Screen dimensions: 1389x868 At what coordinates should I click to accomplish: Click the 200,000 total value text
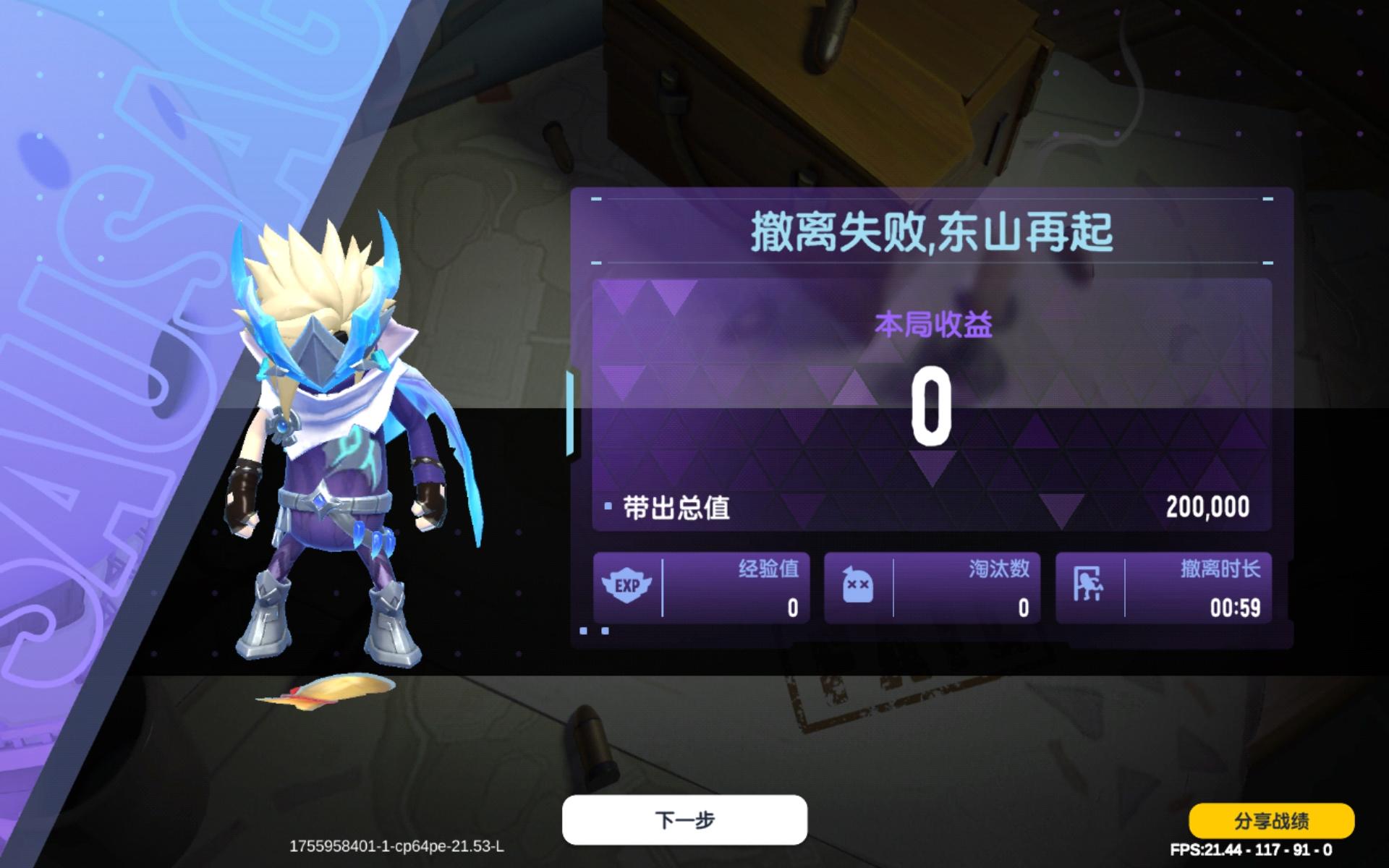(x=1210, y=506)
